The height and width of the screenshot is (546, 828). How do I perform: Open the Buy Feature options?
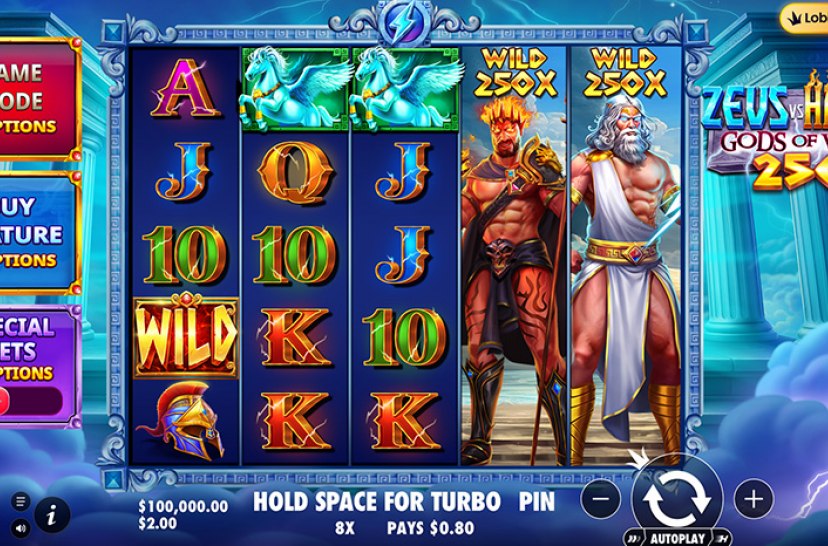[x=36, y=232]
